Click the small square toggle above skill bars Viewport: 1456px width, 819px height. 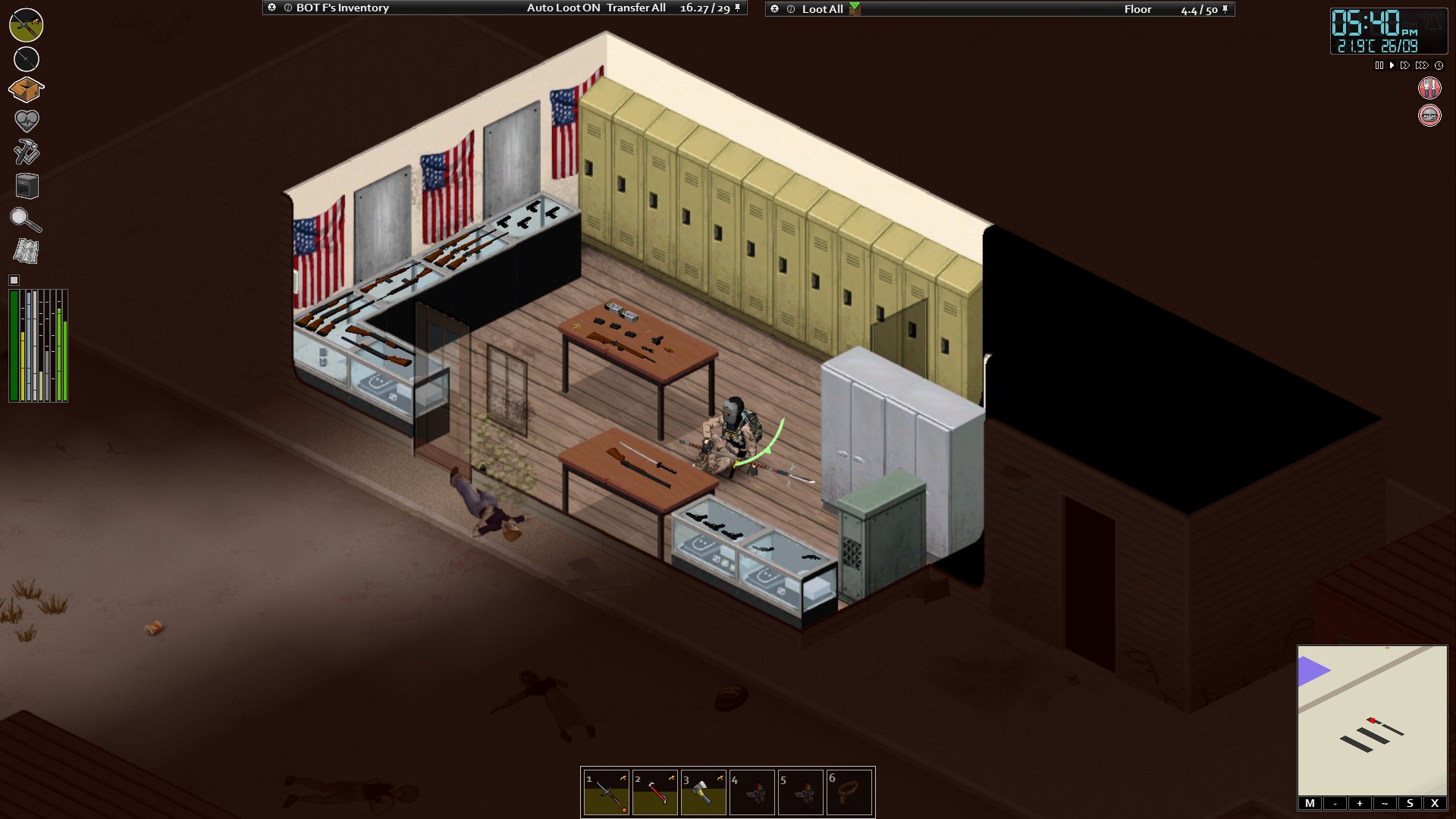13,280
